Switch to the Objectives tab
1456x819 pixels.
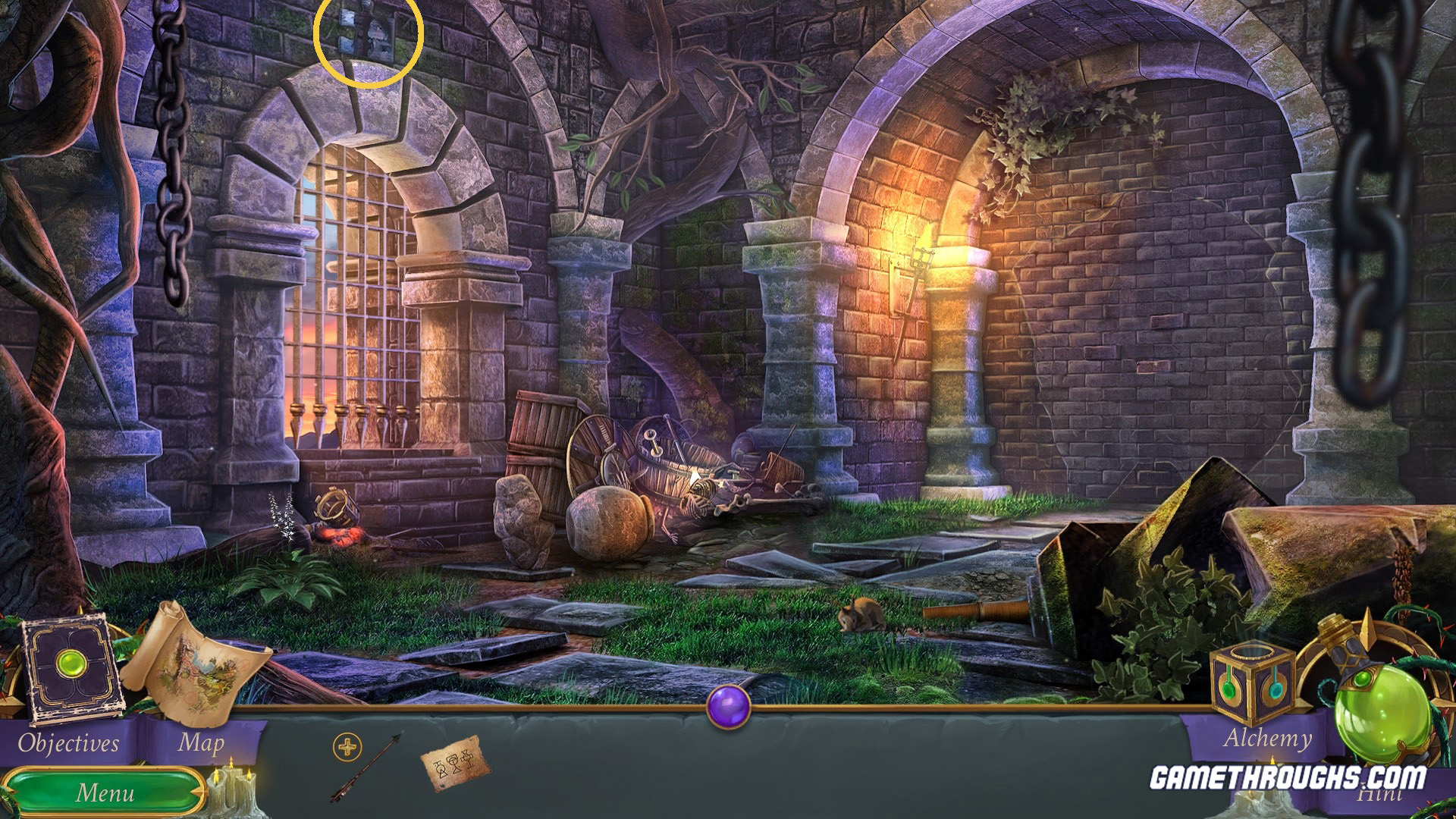(x=68, y=742)
